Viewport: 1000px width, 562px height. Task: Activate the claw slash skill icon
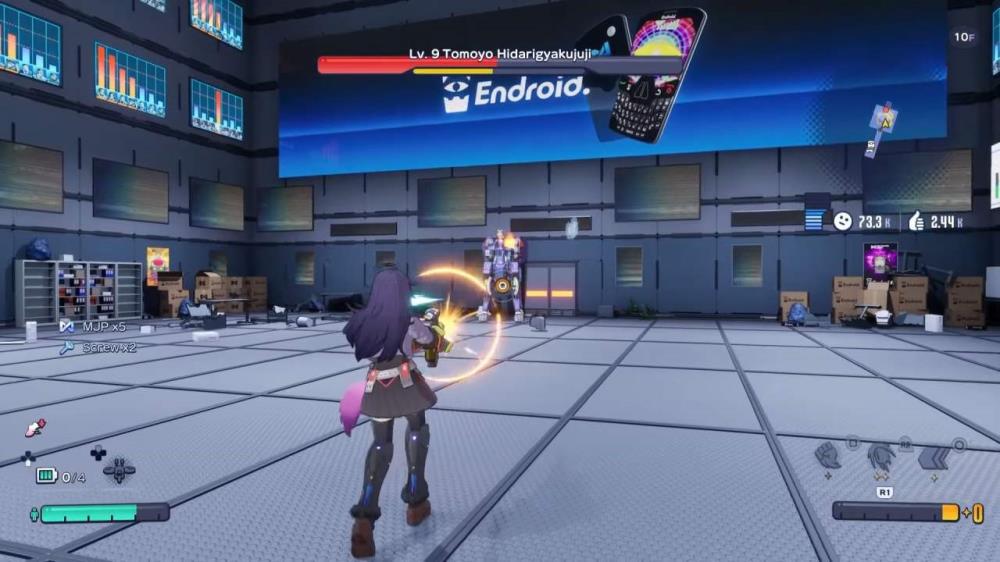tap(881, 456)
